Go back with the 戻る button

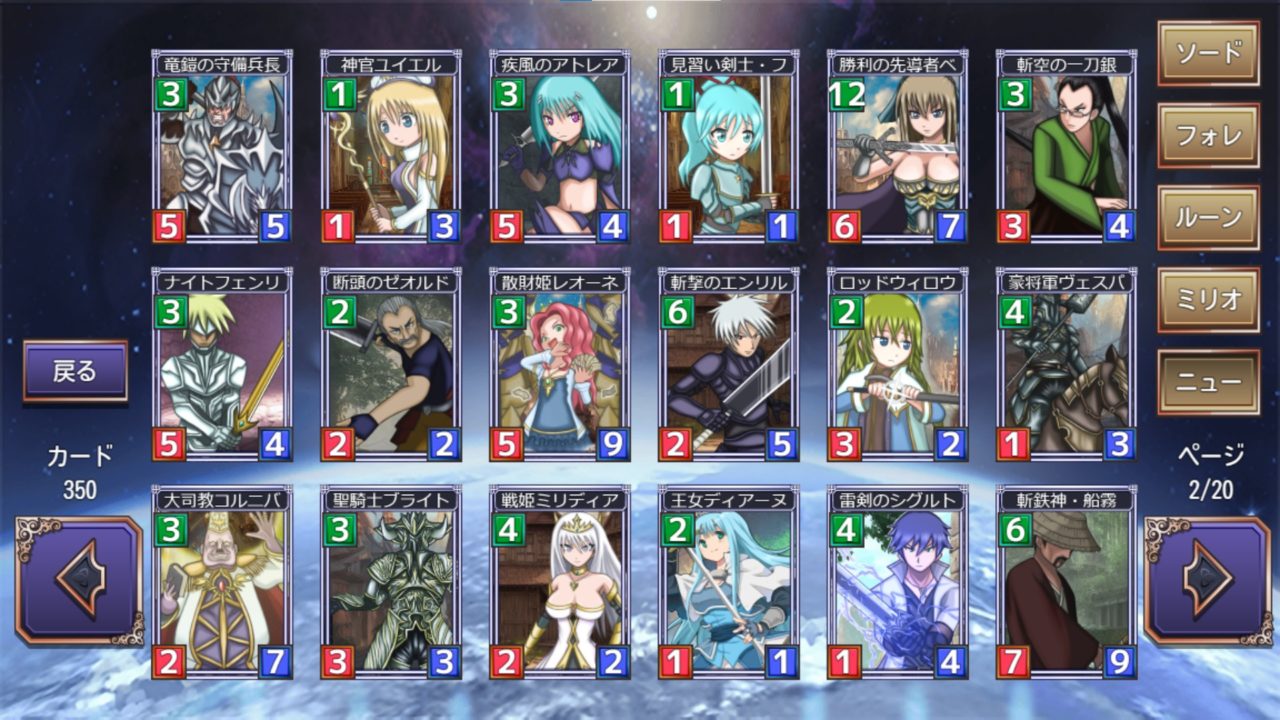(x=76, y=371)
